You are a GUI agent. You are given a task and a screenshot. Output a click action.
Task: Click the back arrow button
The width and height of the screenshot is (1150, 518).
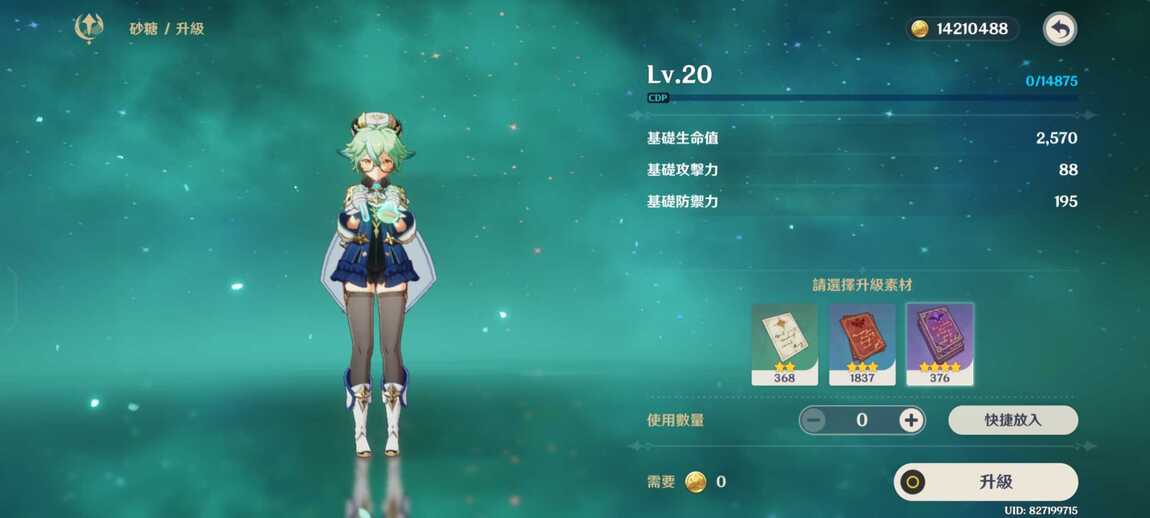point(1060,29)
